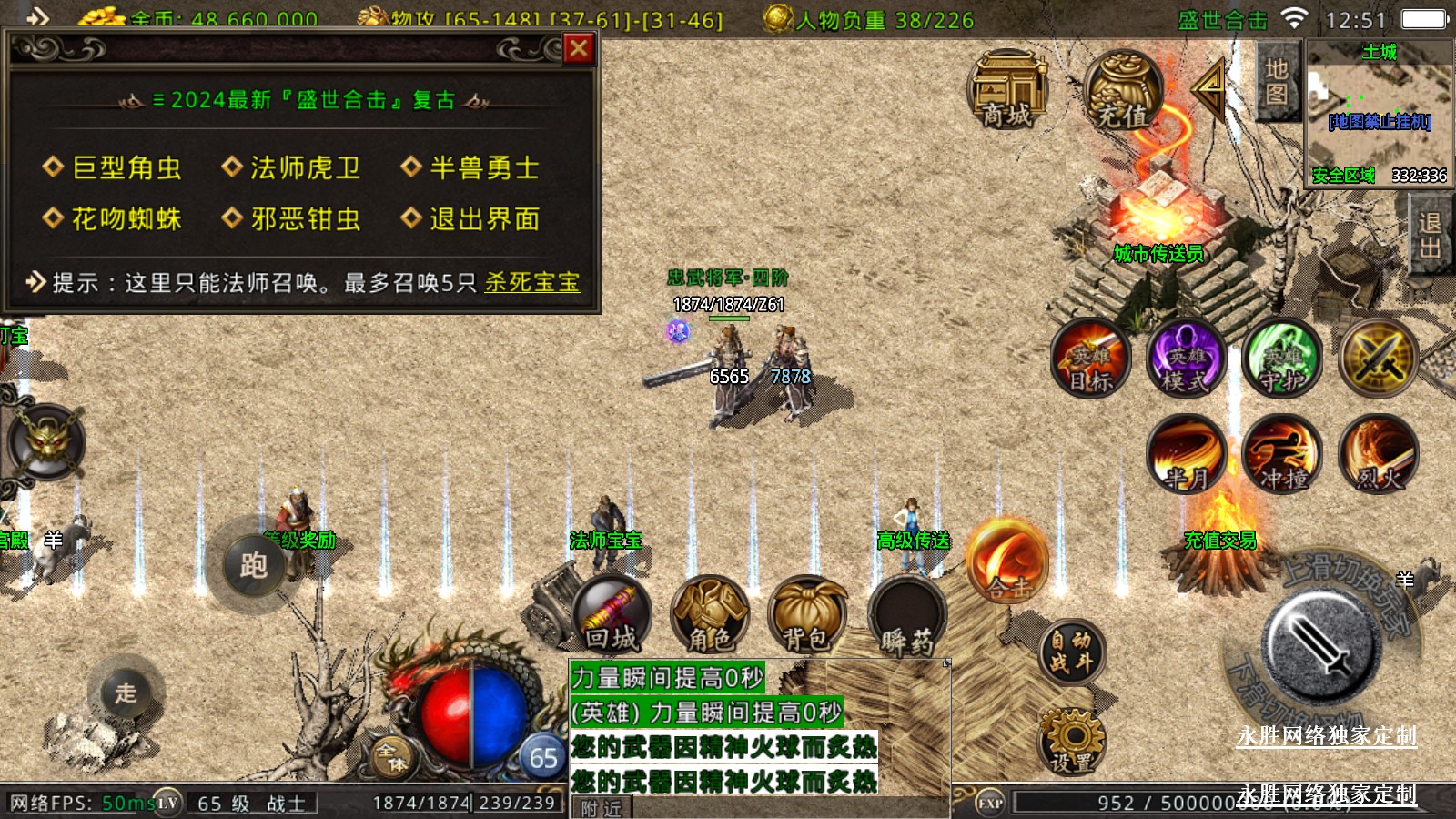
Task: Open the 充值 recharge menu
Action: [x=1121, y=91]
